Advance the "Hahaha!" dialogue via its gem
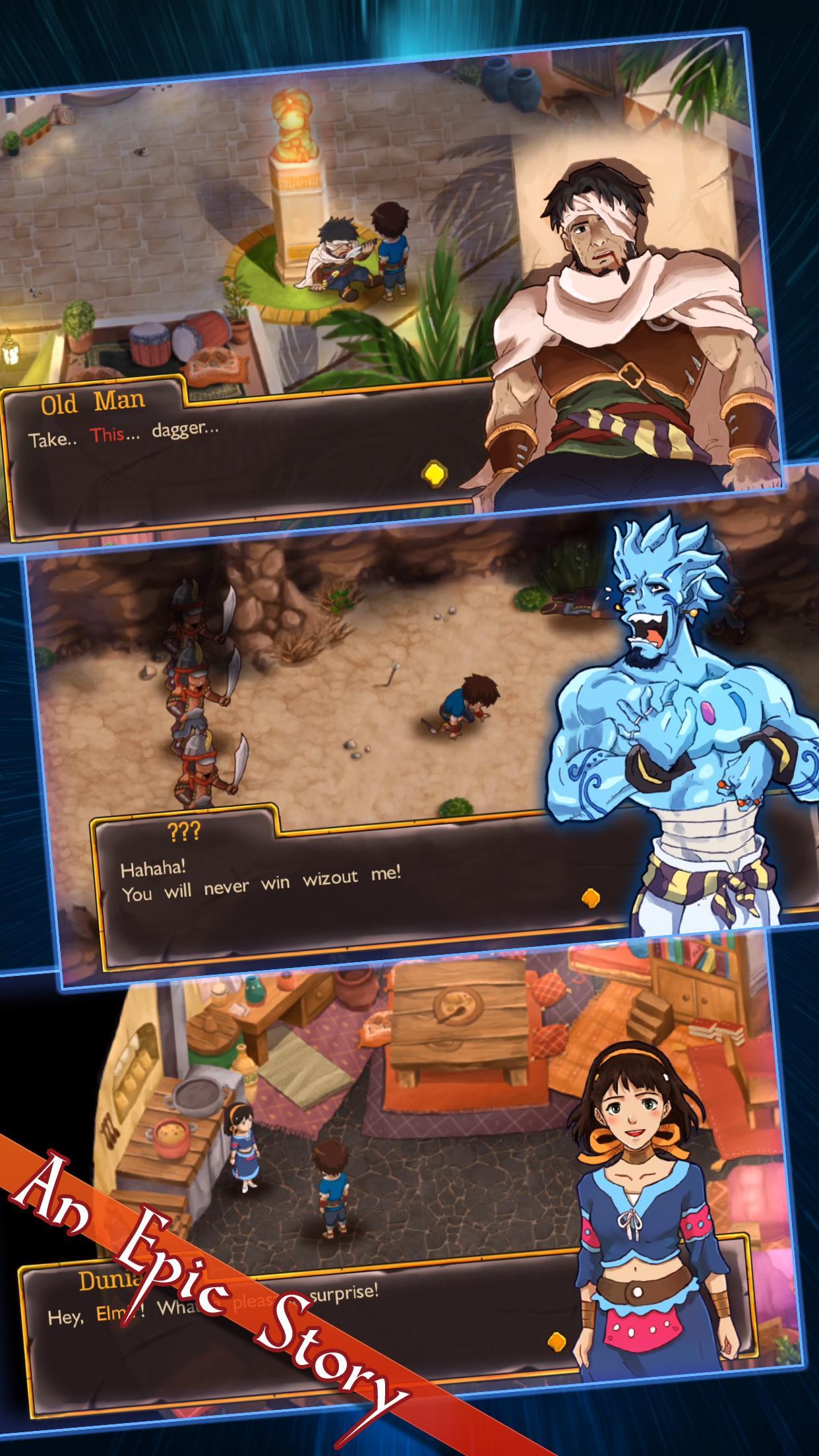Image resolution: width=819 pixels, height=1456 pixels. point(591,897)
